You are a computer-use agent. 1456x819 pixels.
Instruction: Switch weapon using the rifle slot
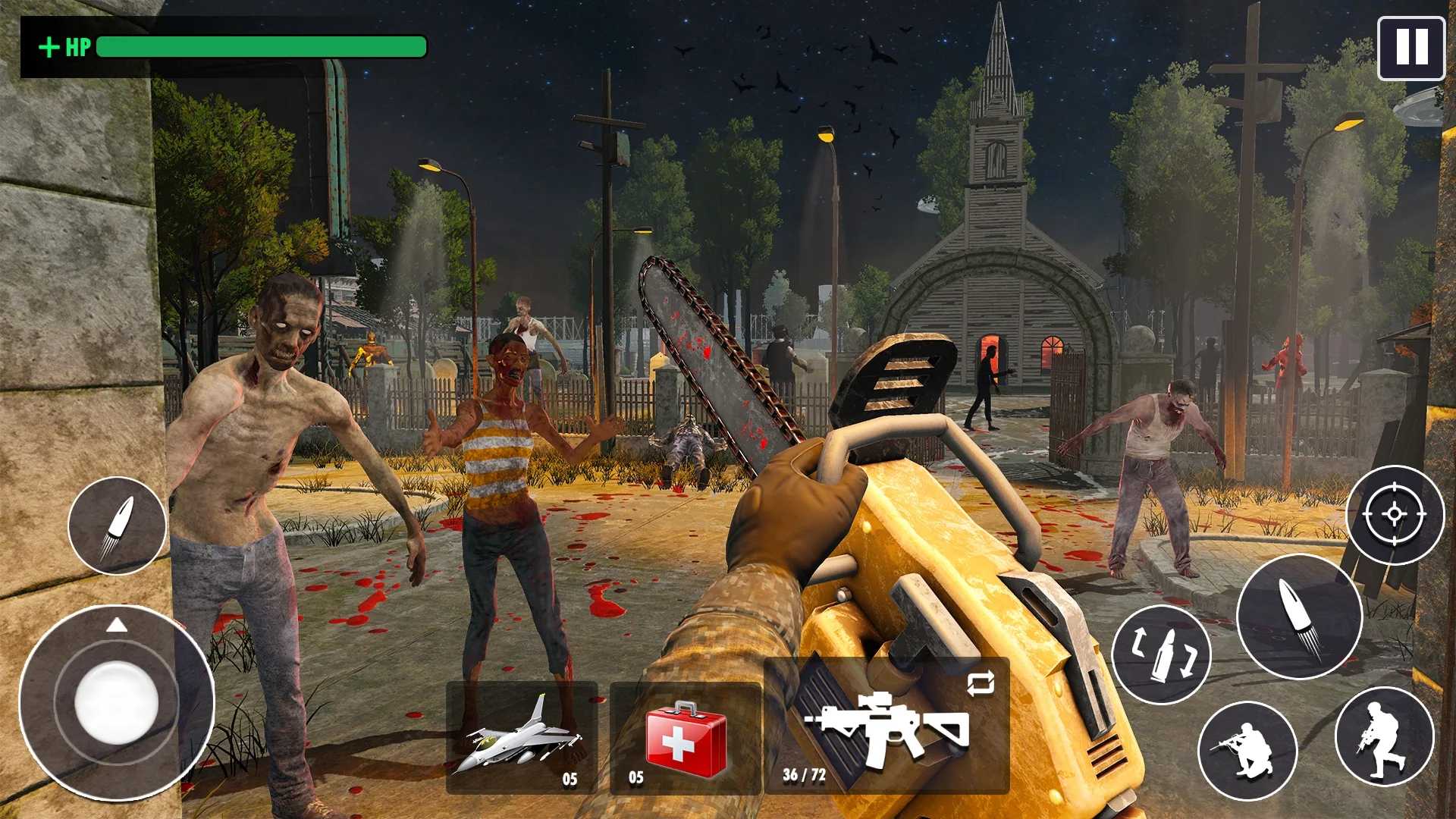(x=887, y=726)
